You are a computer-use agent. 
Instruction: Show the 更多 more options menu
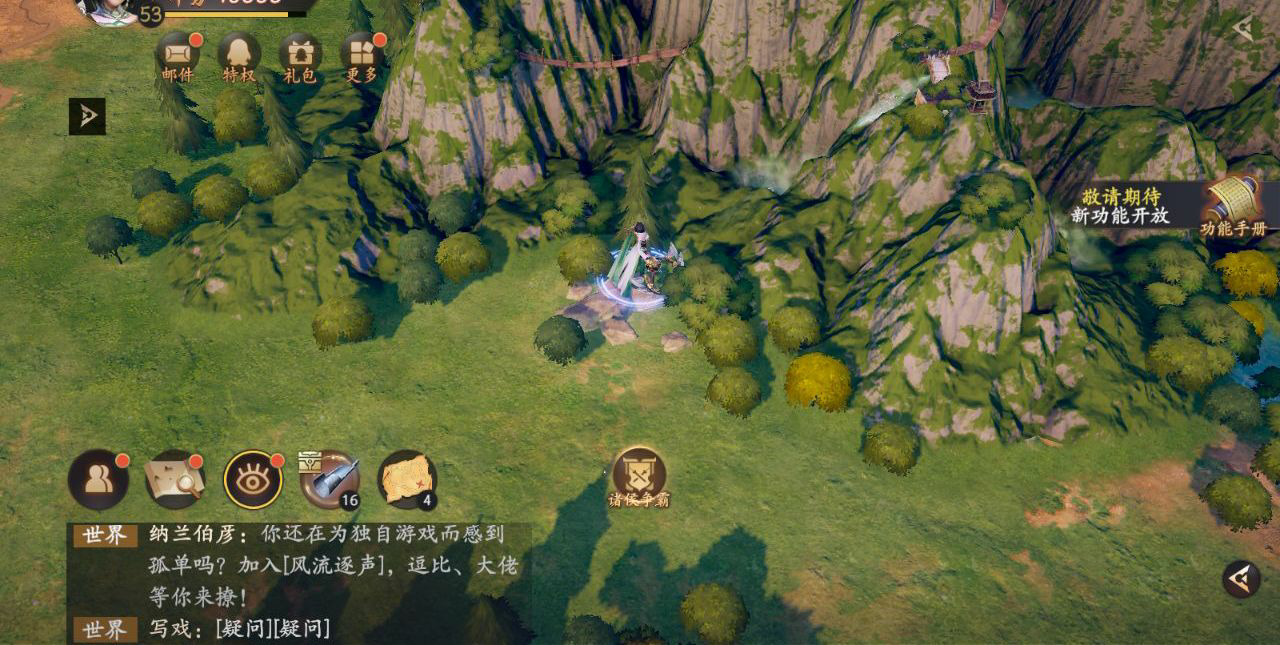pyautogui.click(x=361, y=53)
